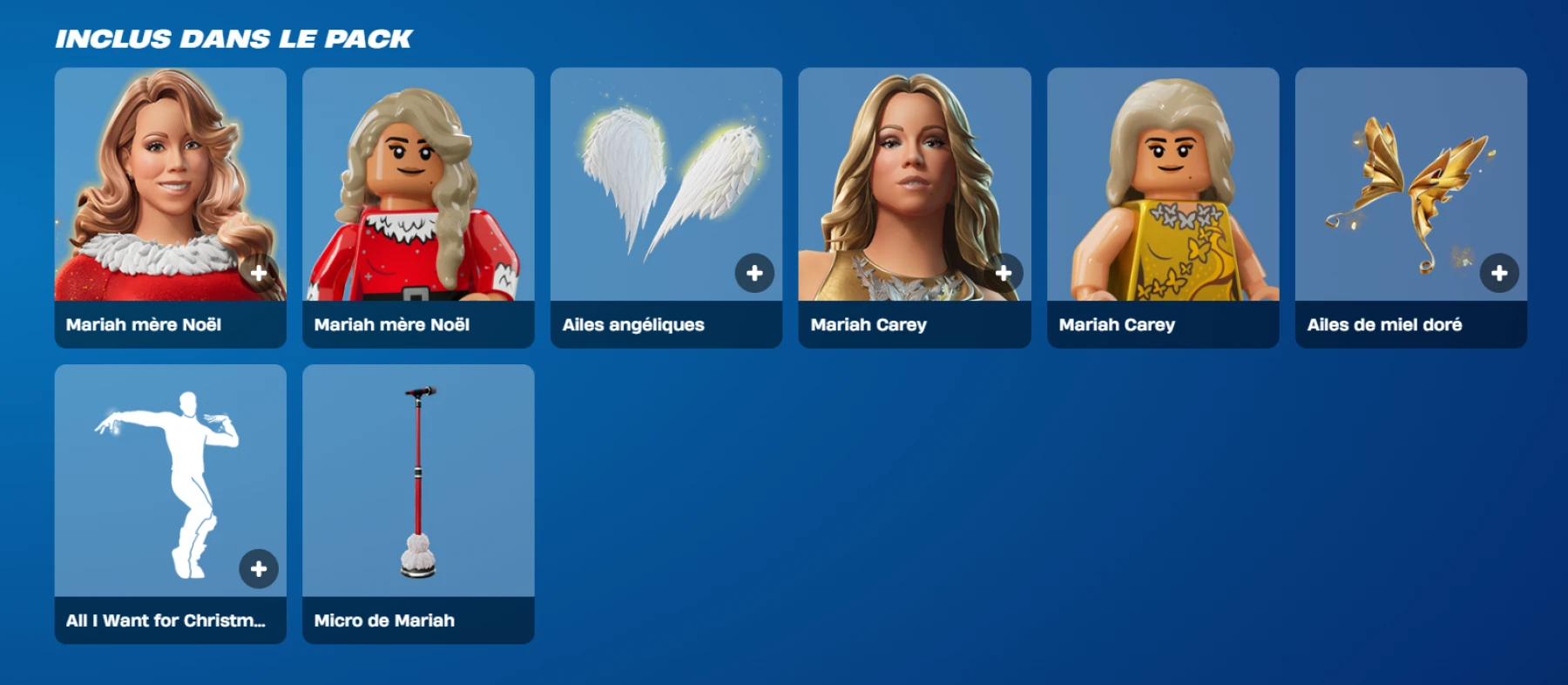This screenshot has width=1568, height=685.
Task: Select the white angel wings icon
Action: pyautogui.click(x=665, y=187)
